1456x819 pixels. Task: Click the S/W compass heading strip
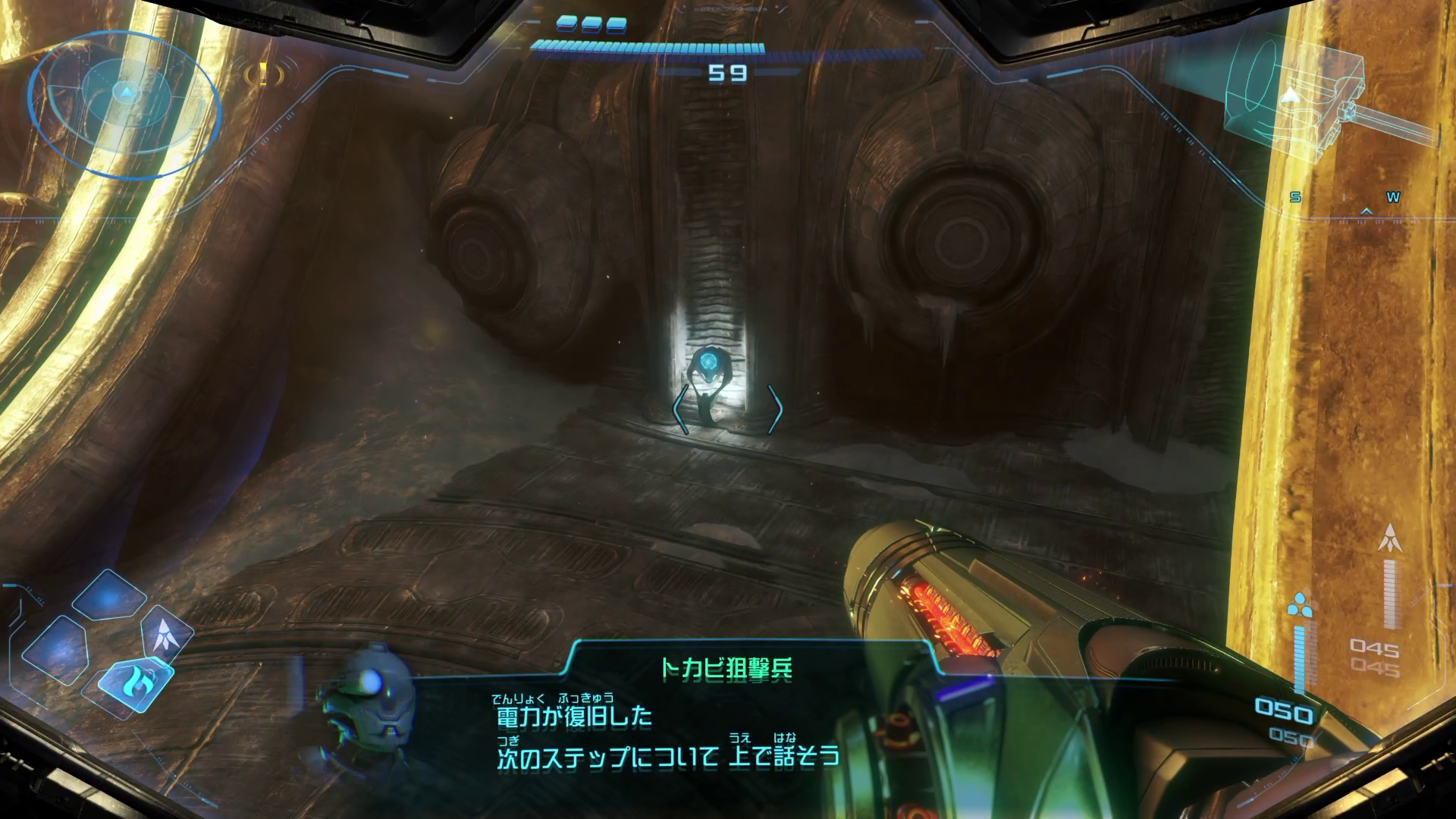tap(1344, 199)
